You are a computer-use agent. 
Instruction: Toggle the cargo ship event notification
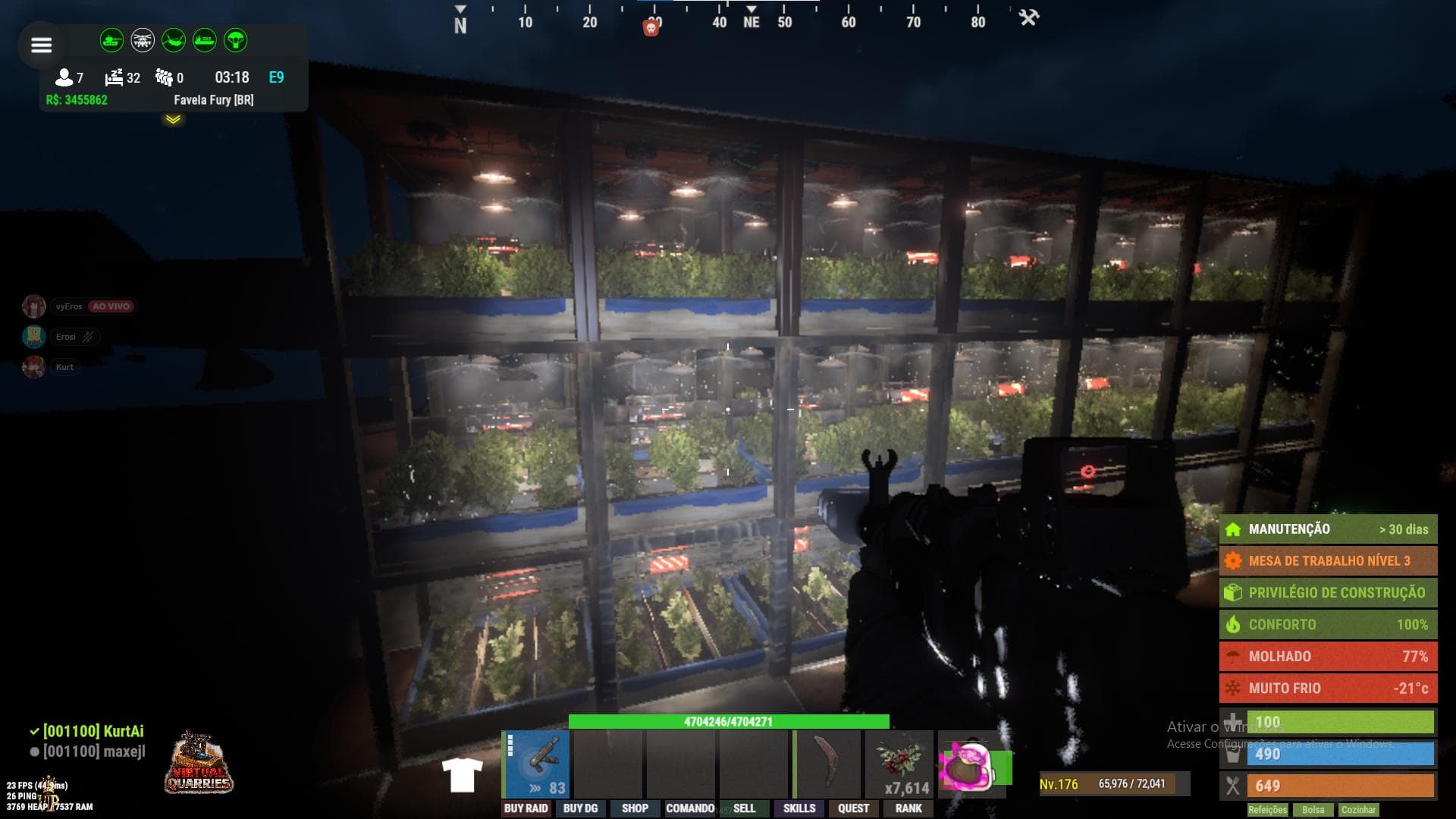203,39
